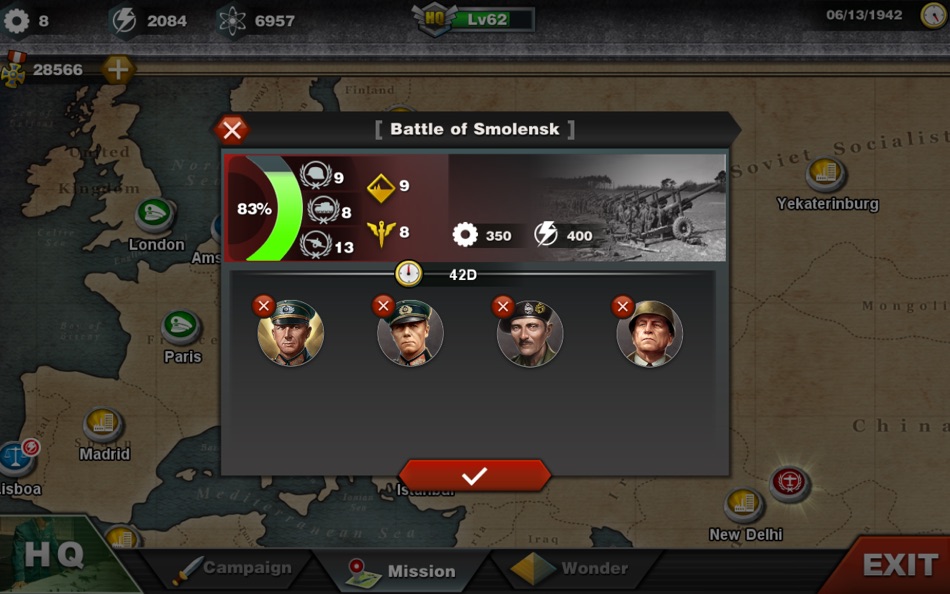The height and width of the screenshot is (594, 950).
Task: Select the London mission marker
Action: (155, 215)
